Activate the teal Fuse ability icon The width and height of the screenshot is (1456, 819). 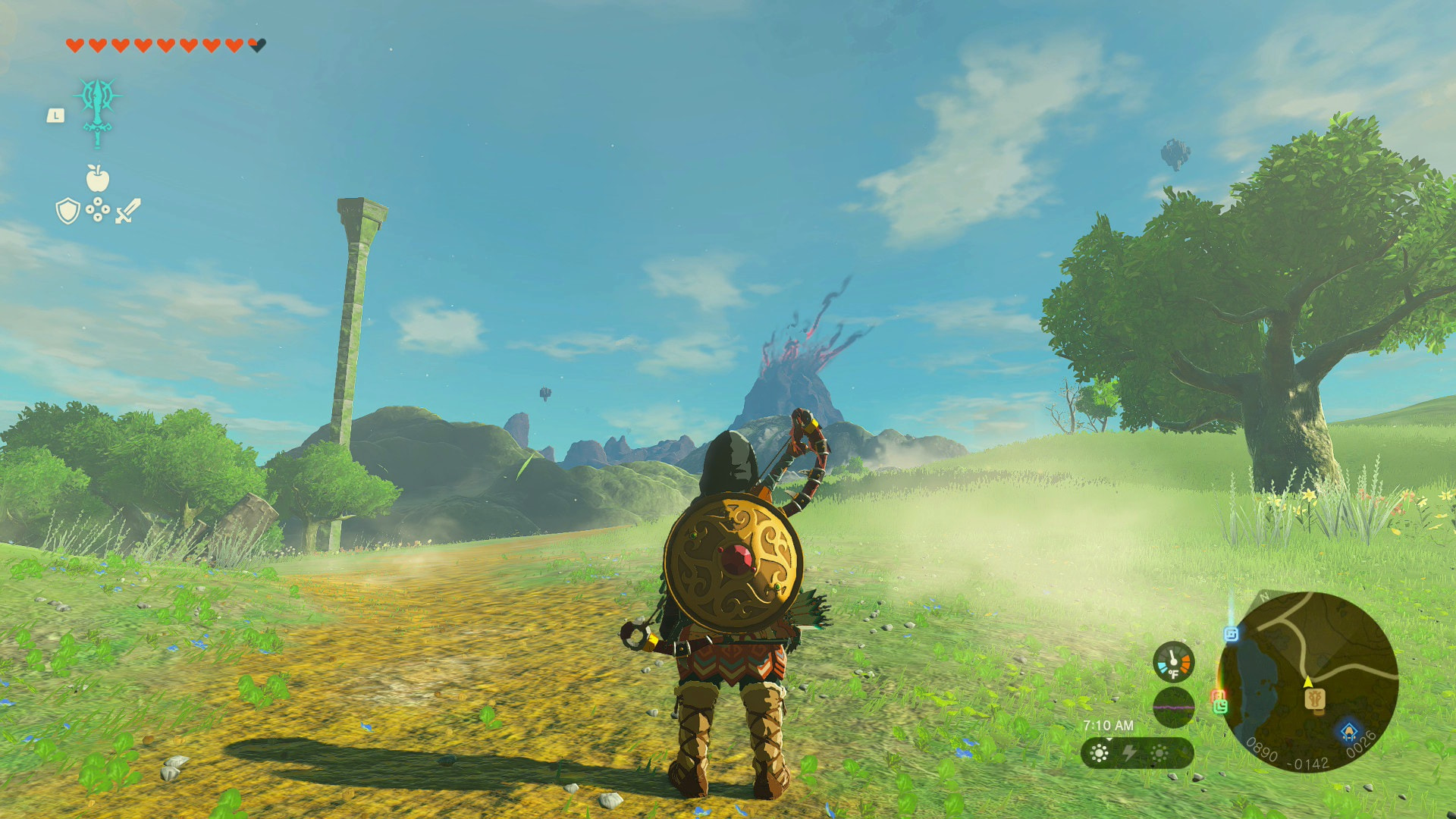coord(98,111)
